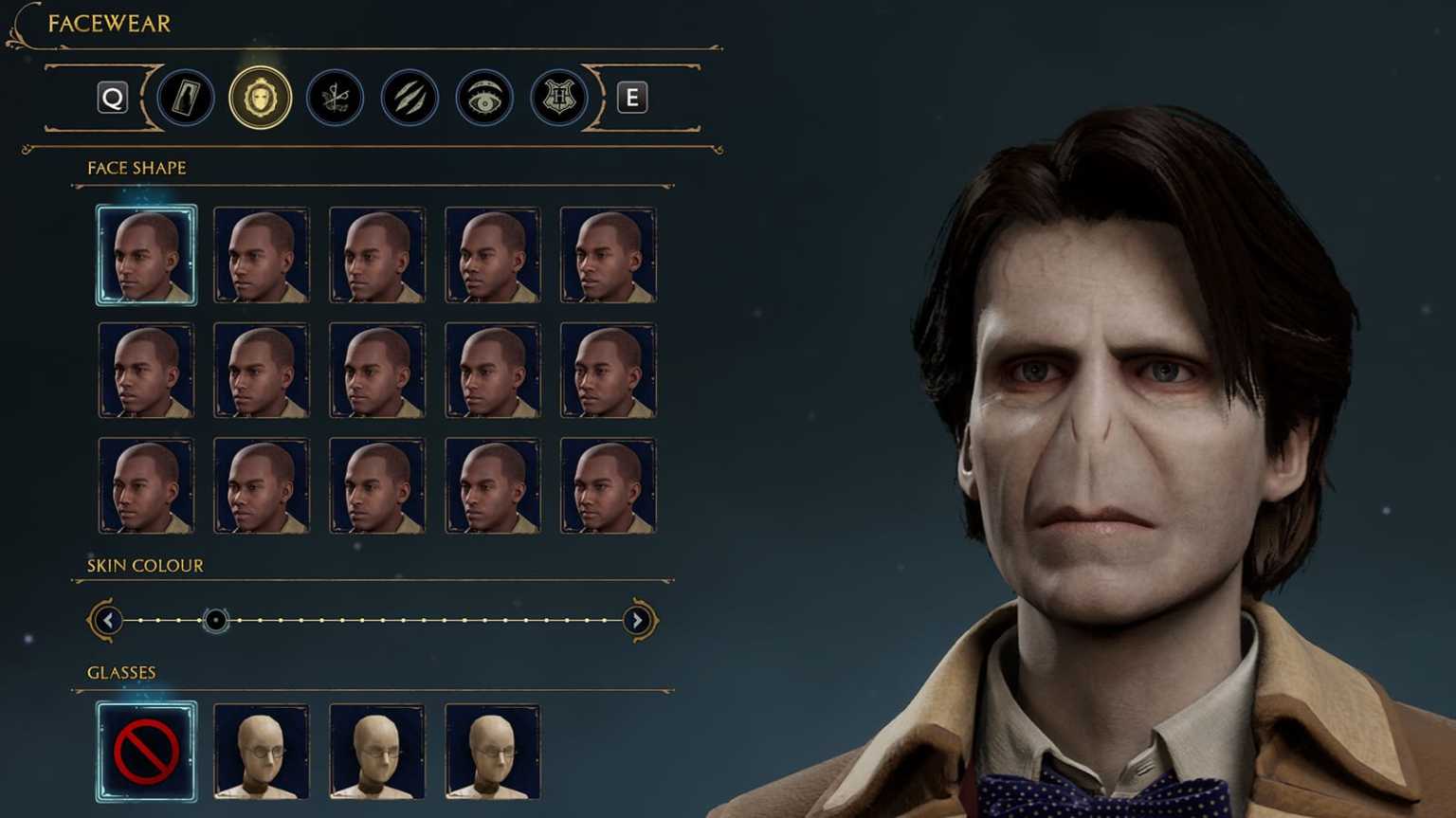The width and height of the screenshot is (1456, 818).
Task: Select the bottom-right face shape option
Action: pos(608,485)
